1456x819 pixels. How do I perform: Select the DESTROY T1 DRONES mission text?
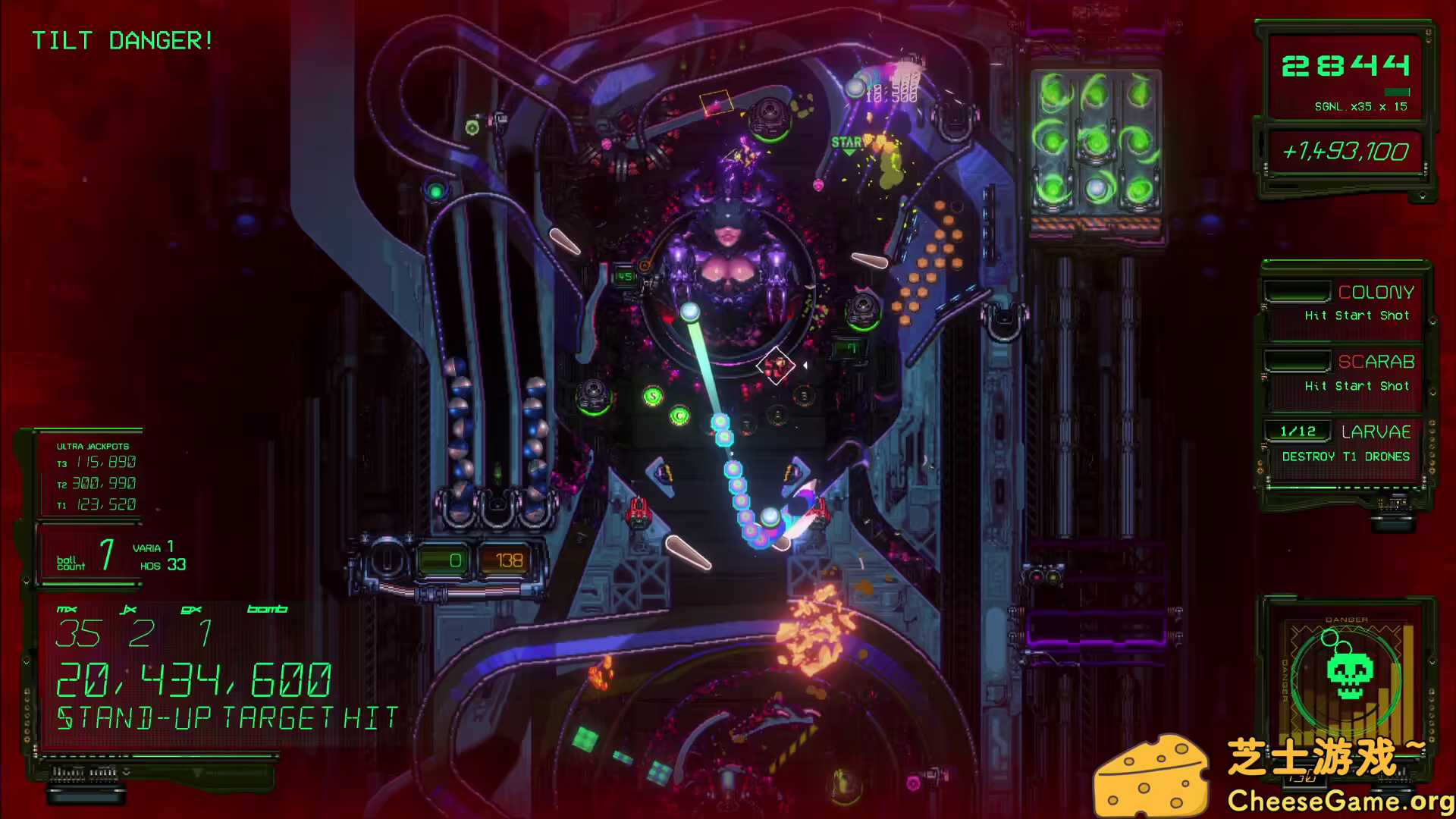point(1345,456)
